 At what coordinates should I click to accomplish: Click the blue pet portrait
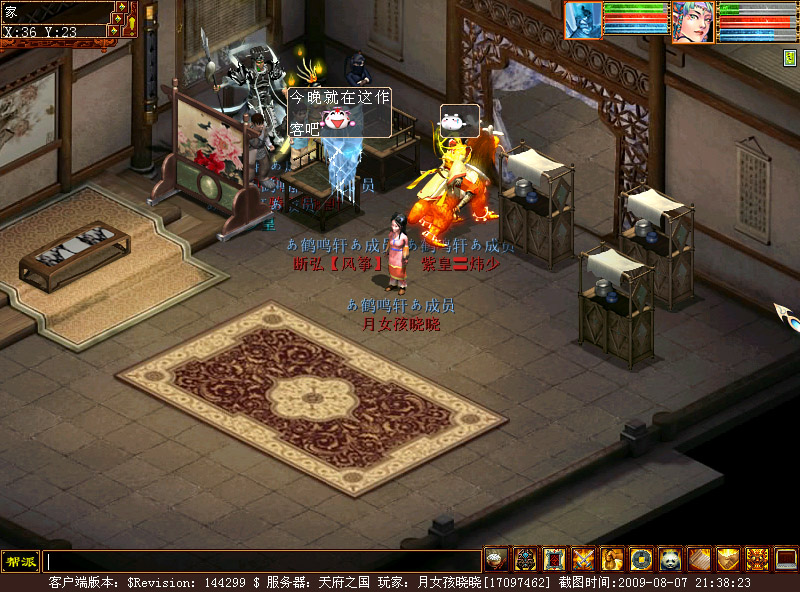pyautogui.click(x=584, y=20)
